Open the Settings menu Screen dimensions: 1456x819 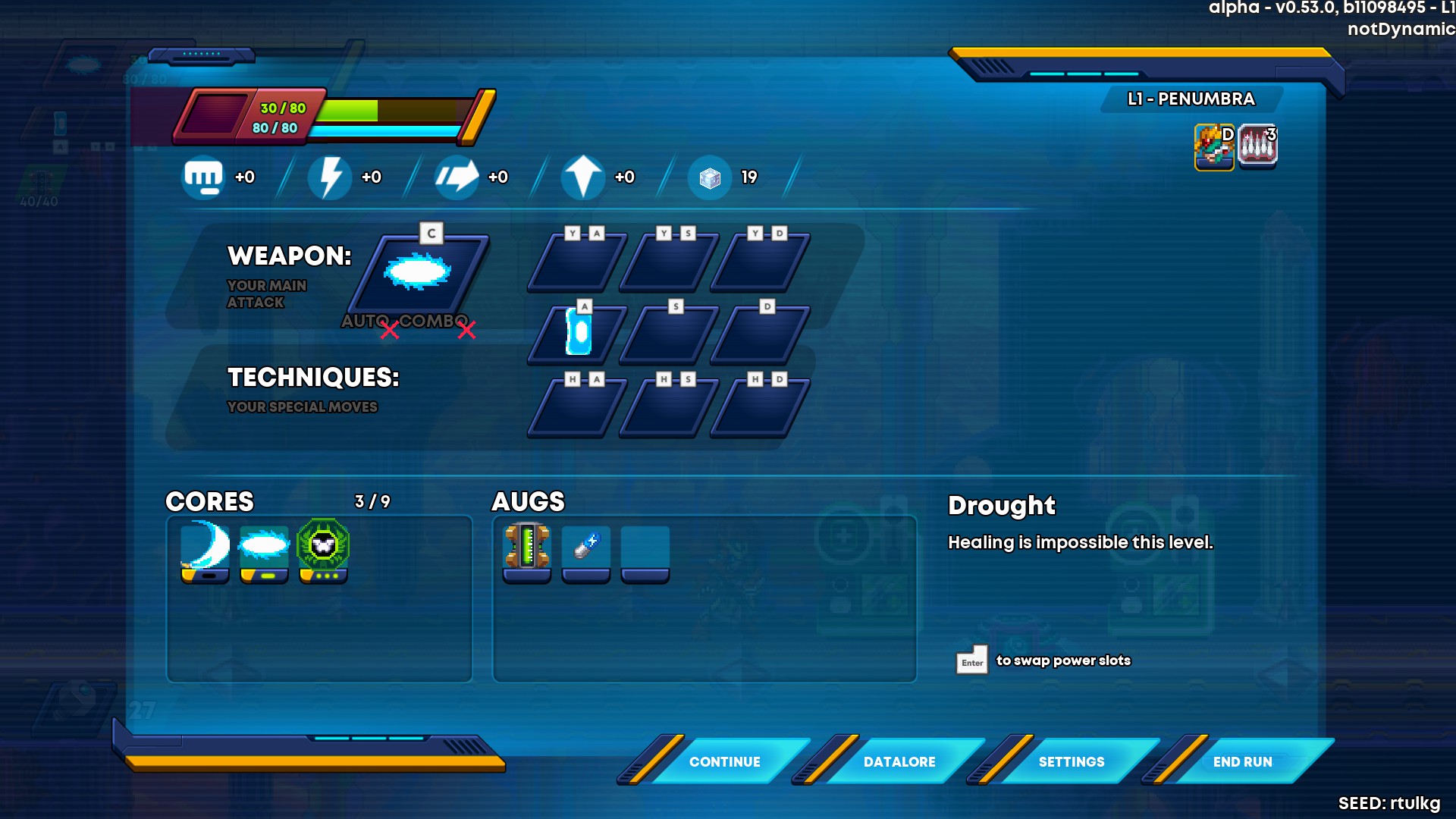click(x=1071, y=761)
